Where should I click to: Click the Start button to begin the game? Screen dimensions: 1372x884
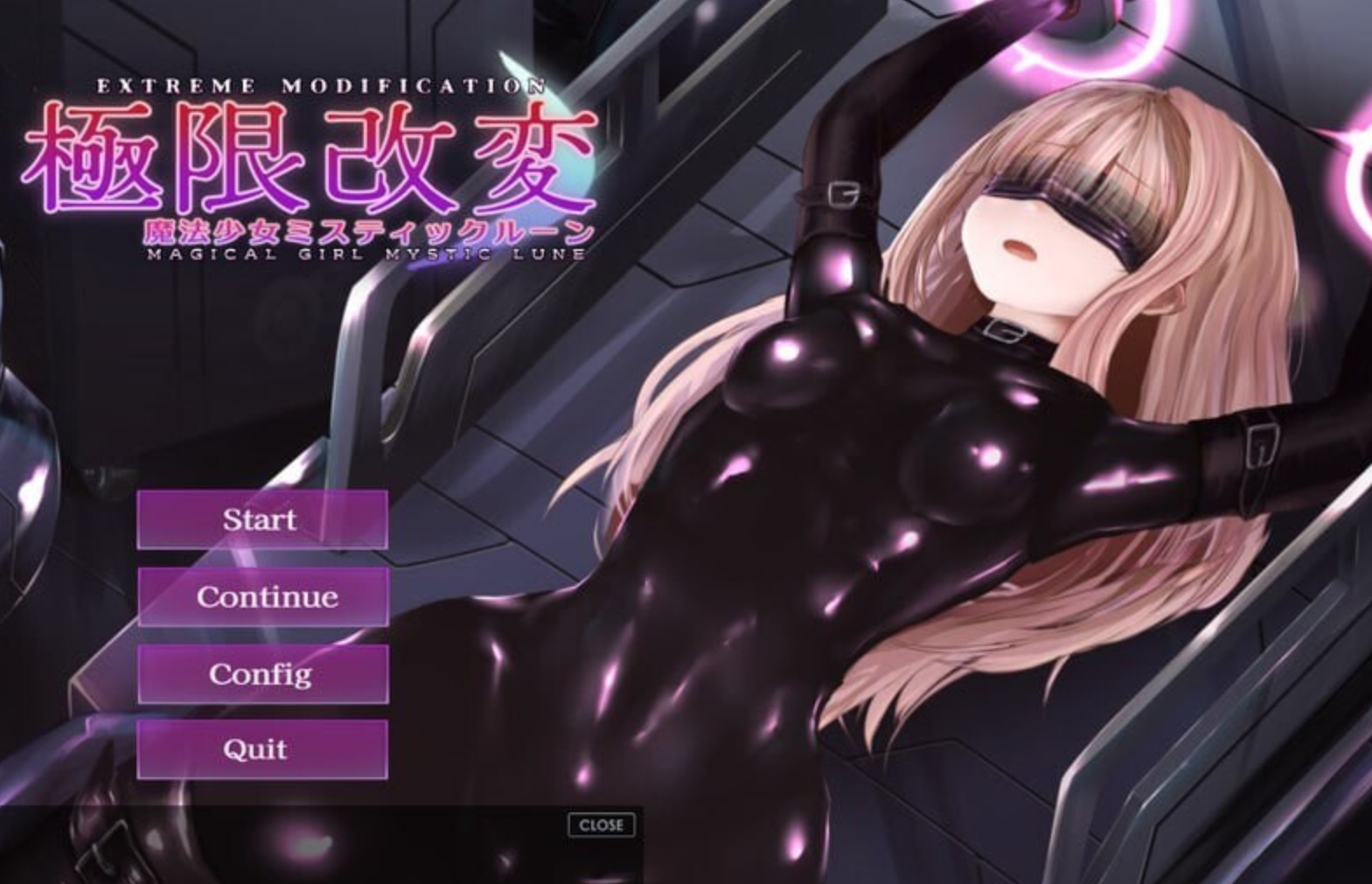[261, 520]
